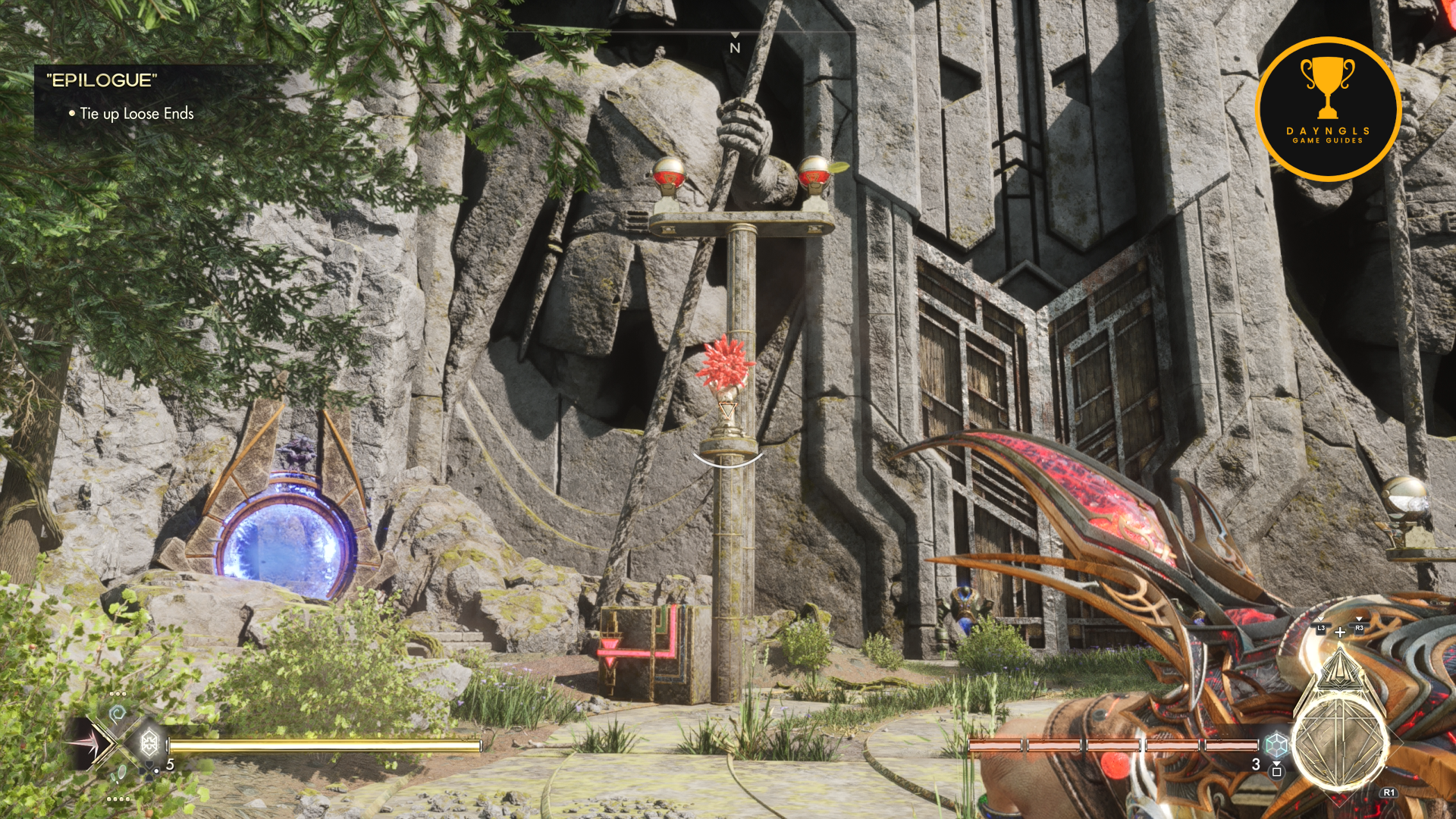Viewport: 1456px width, 819px height.
Task: Select the blue spiral ability icon
Action: point(118,713)
